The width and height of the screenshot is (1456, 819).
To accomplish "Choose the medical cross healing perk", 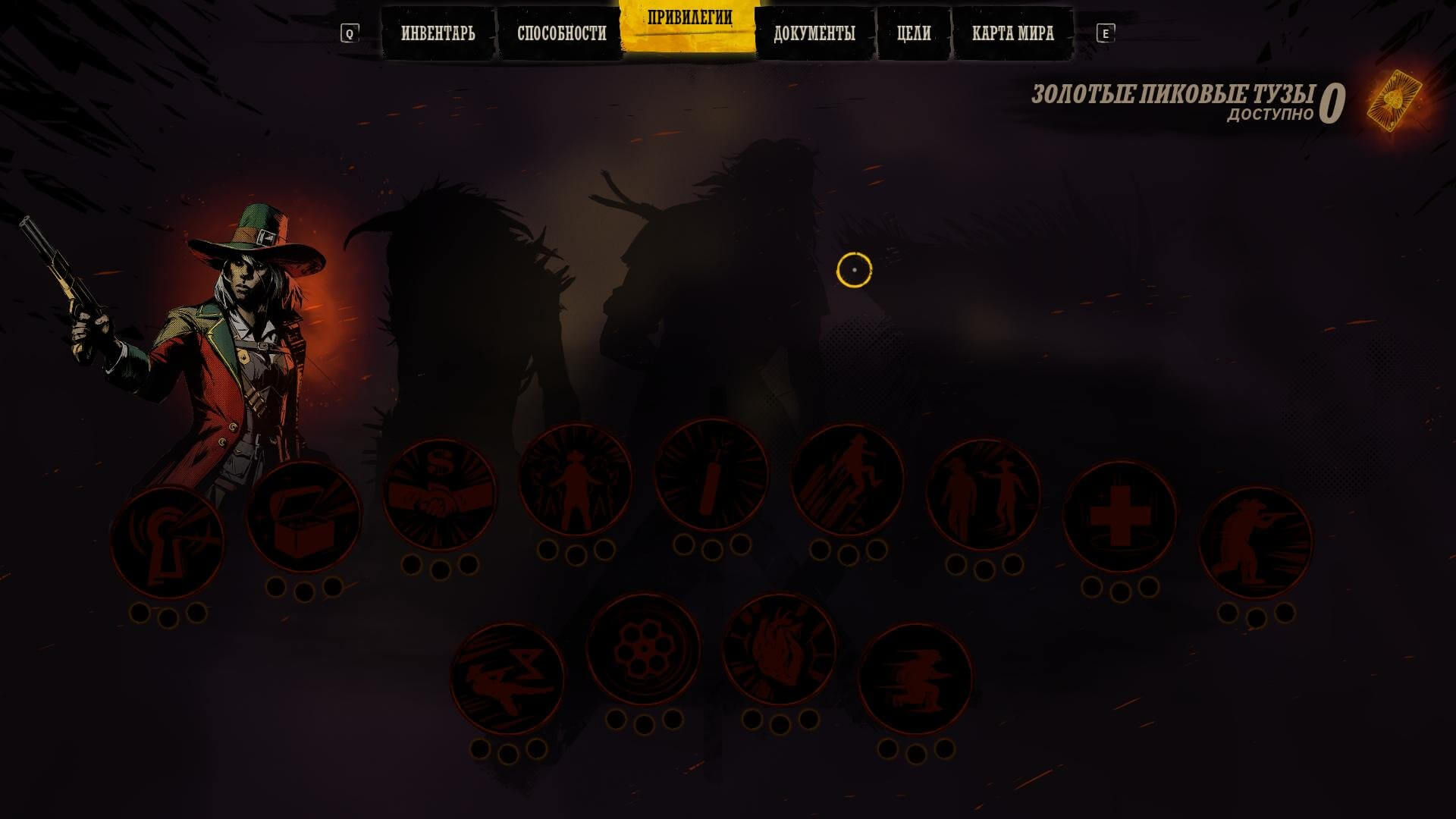I will coord(1120,517).
